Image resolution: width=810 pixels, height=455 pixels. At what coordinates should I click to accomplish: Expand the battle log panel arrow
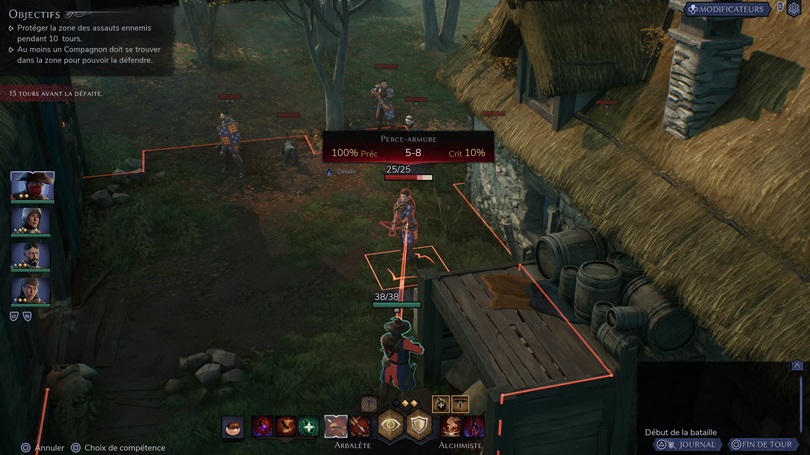pyautogui.click(x=797, y=367)
